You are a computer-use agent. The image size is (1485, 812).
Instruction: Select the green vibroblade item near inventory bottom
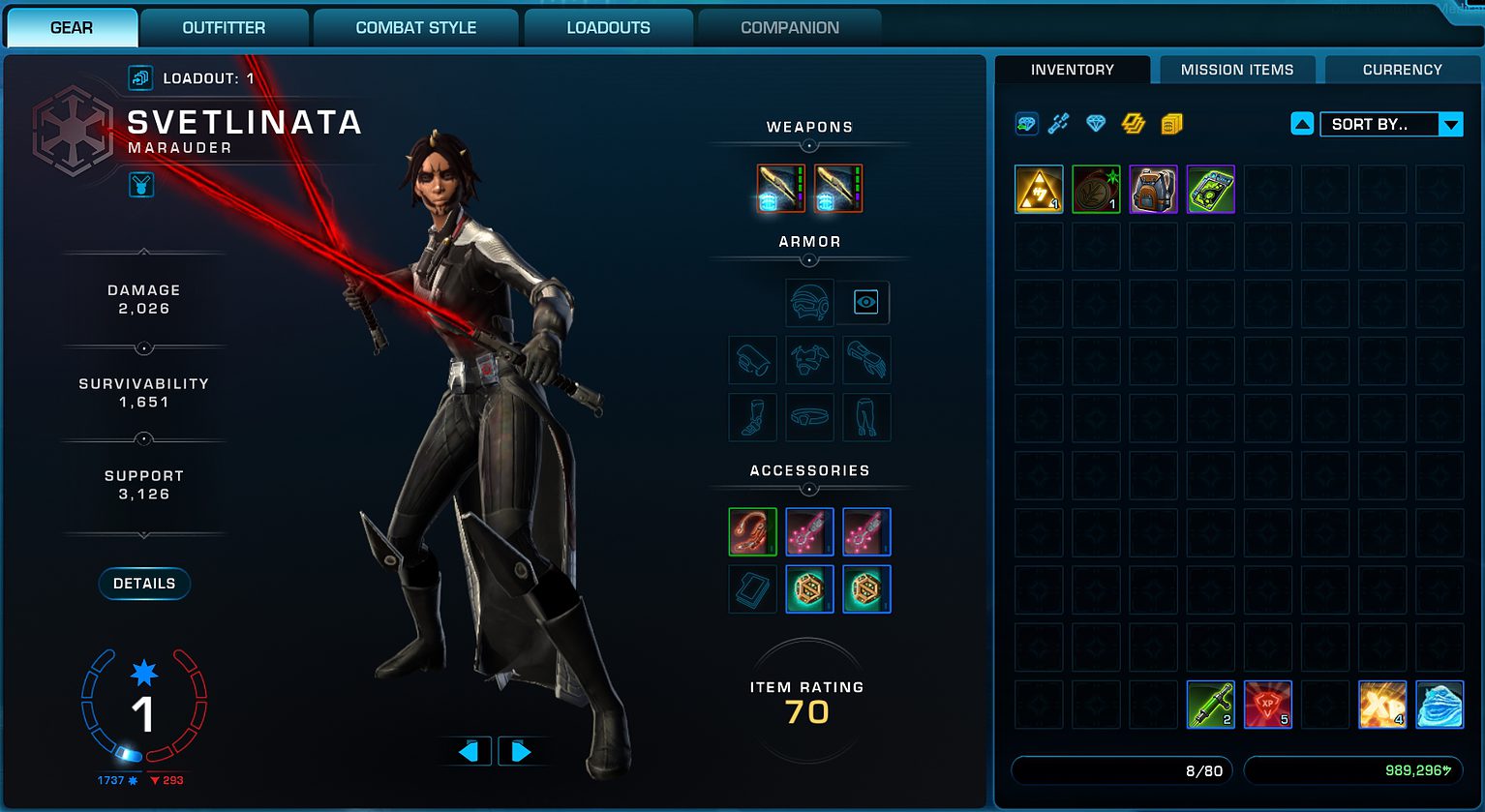1210,705
